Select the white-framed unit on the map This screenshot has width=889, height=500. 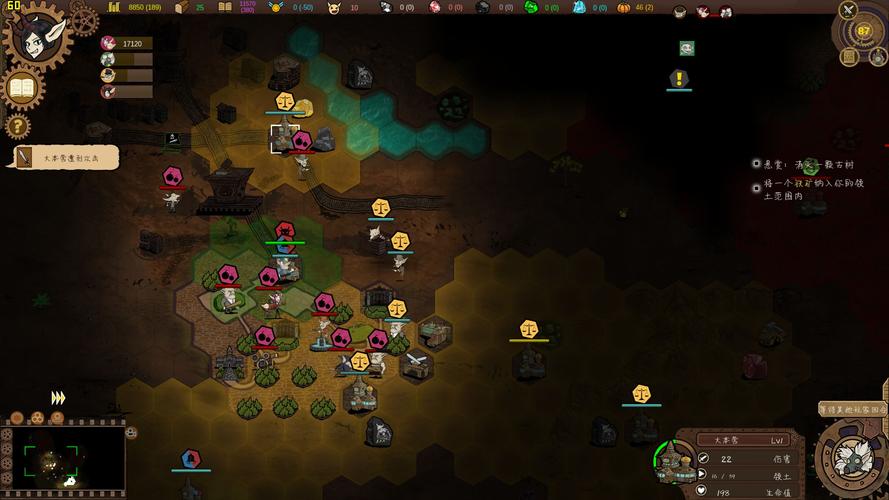click(281, 138)
